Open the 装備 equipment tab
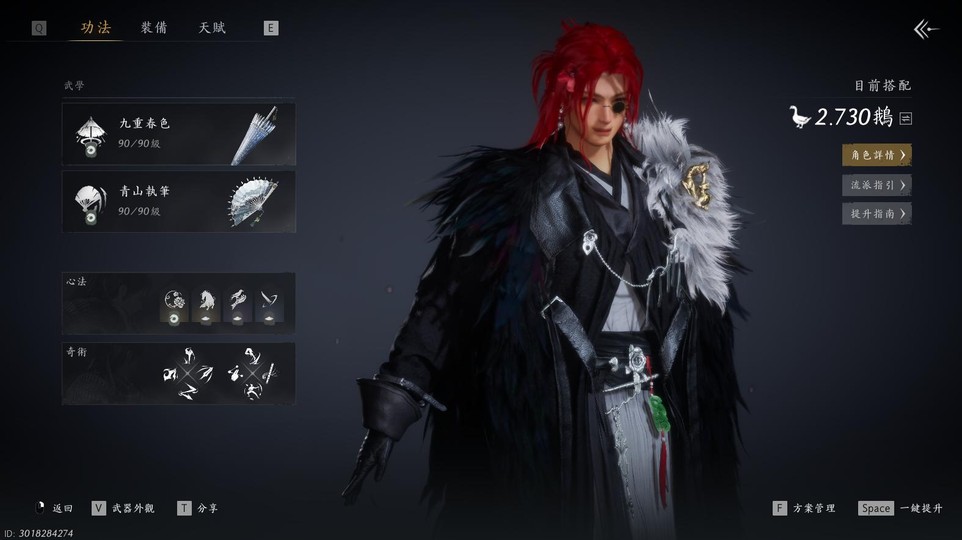962x540 pixels. tap(154, 28)
